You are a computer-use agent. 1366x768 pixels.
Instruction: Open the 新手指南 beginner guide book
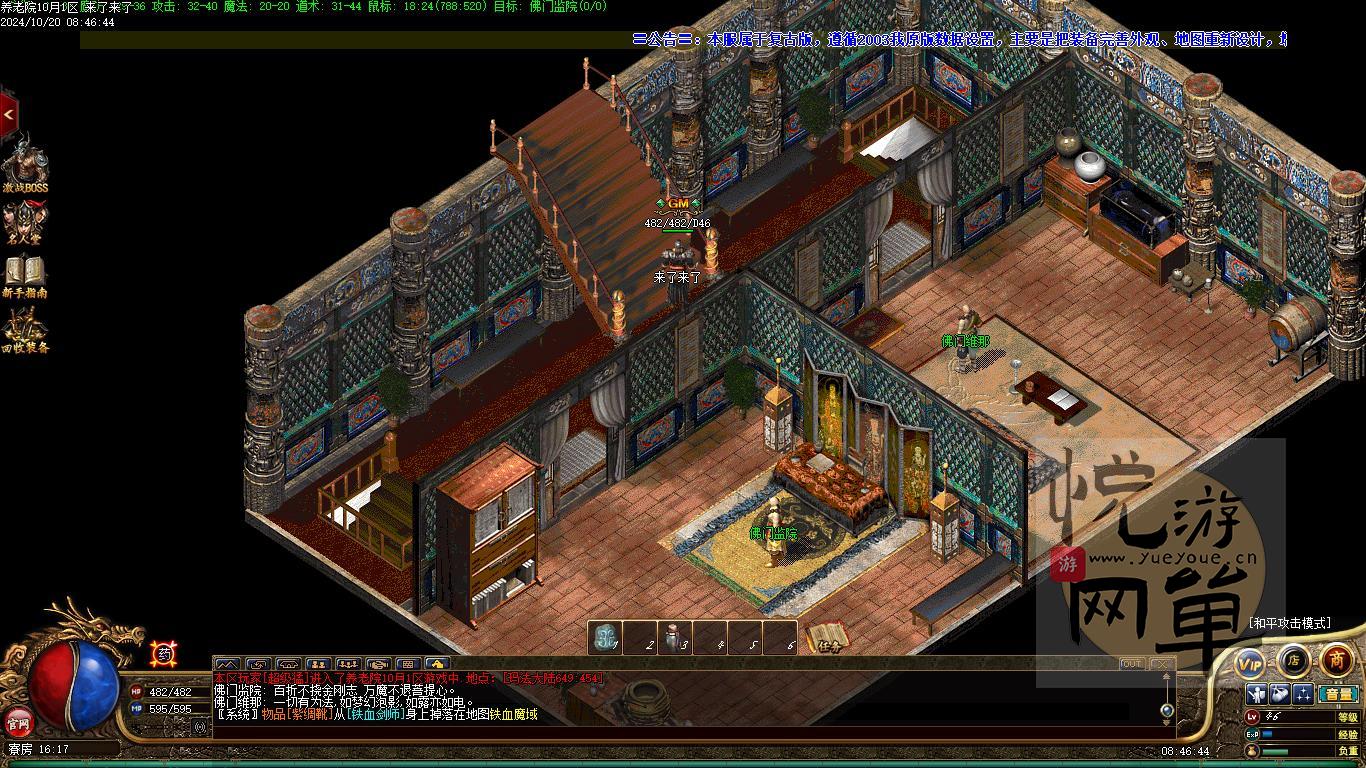point(25,275)
